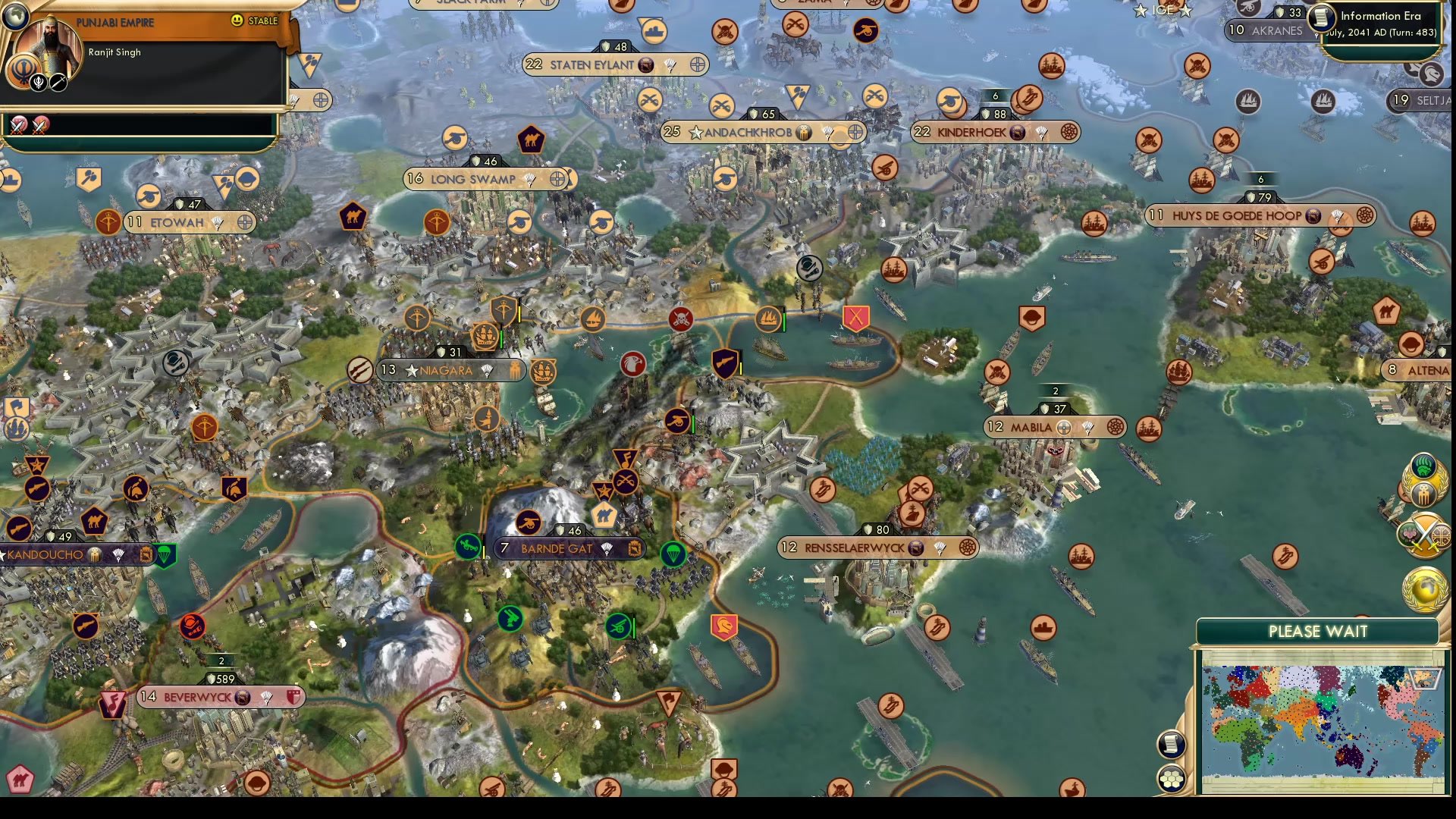Toggle strategic view with the hex grid icon
1456x819 pixels.
pos(1172,776)
